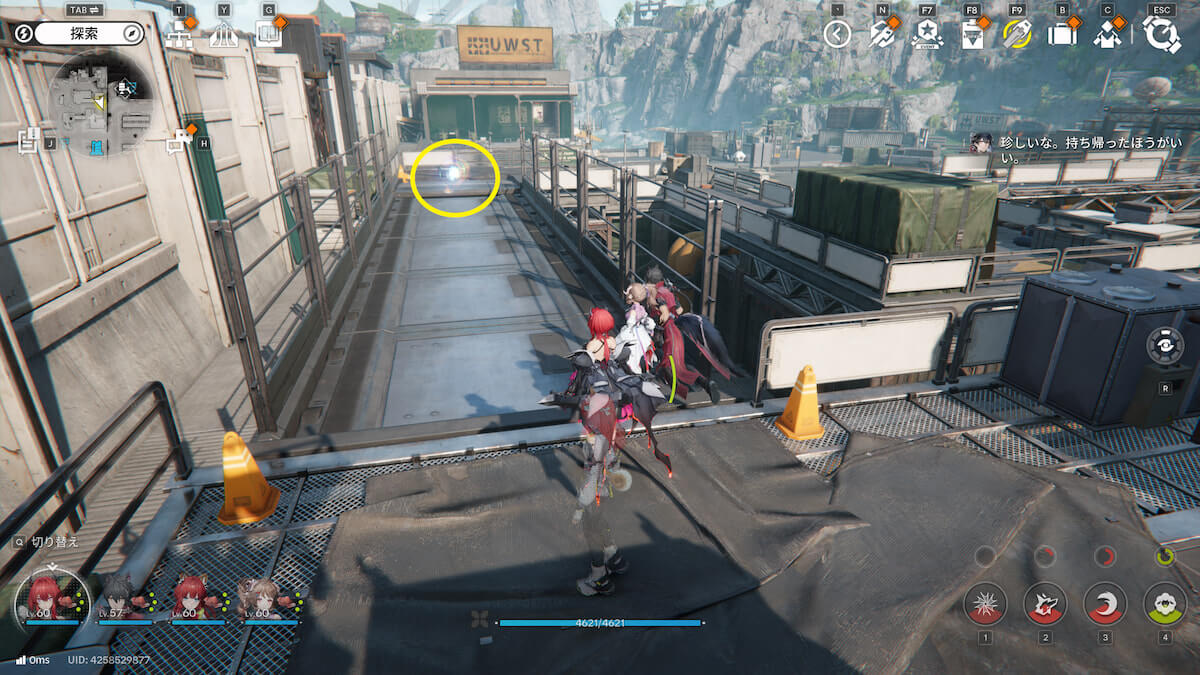Open the EVENT star badge icon
Screen dimensions: 1200x675
pyautogui.click(x=927, y=35)
